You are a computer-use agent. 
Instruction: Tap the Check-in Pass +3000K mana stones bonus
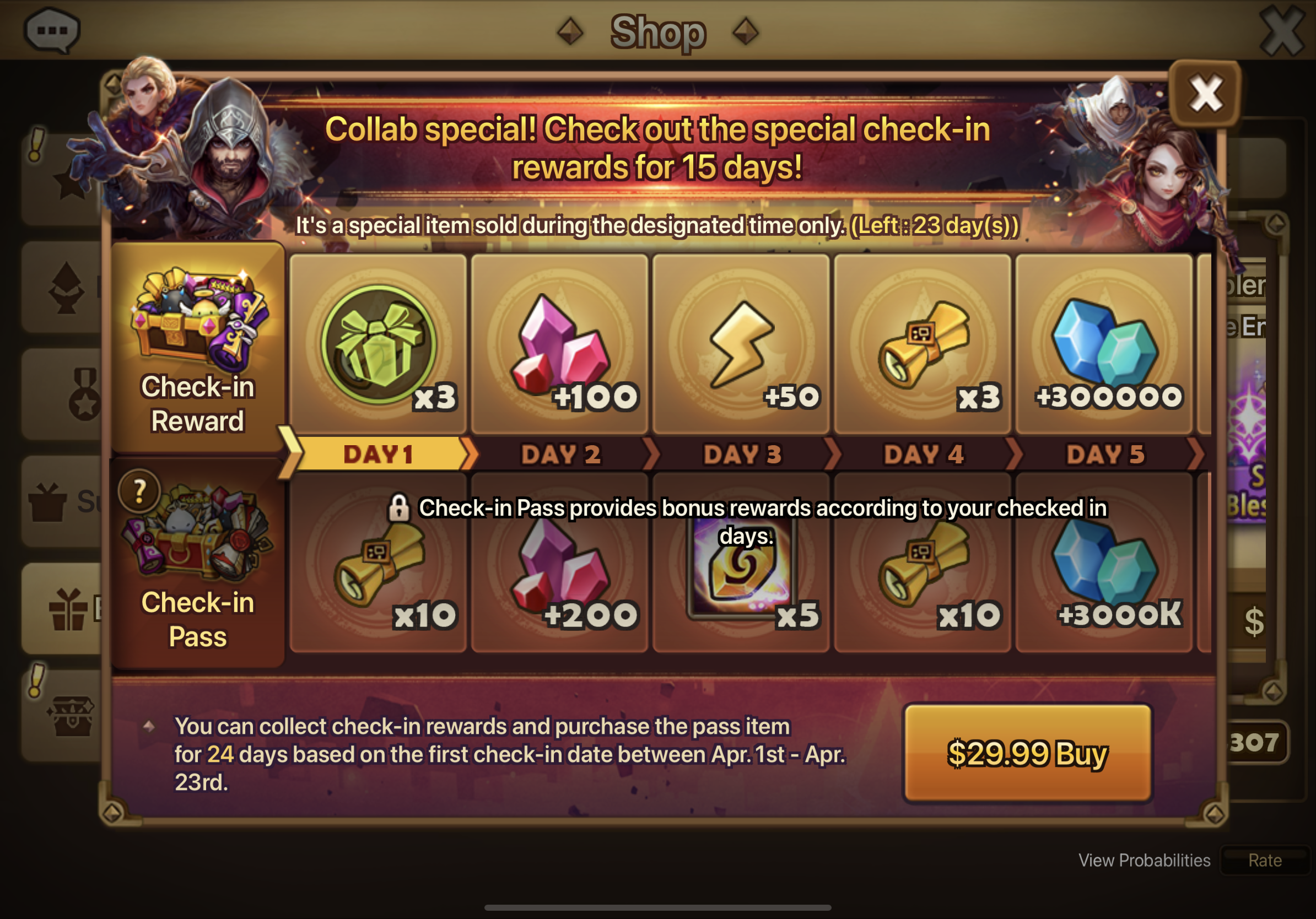tap(1103, 573)
